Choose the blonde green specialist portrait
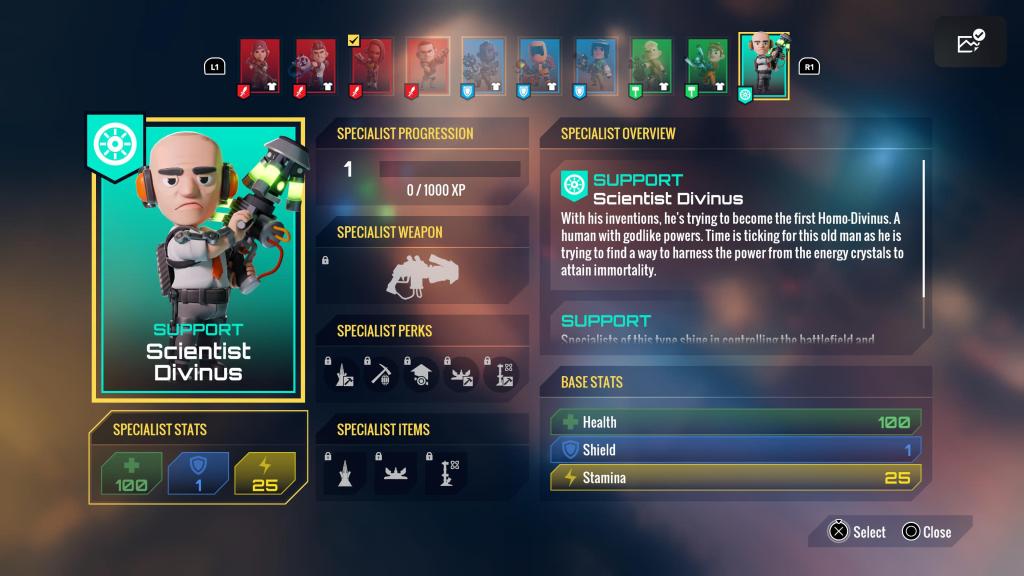Image resolution: width=1024 pixels, height=576 pixels. [651, 64]
